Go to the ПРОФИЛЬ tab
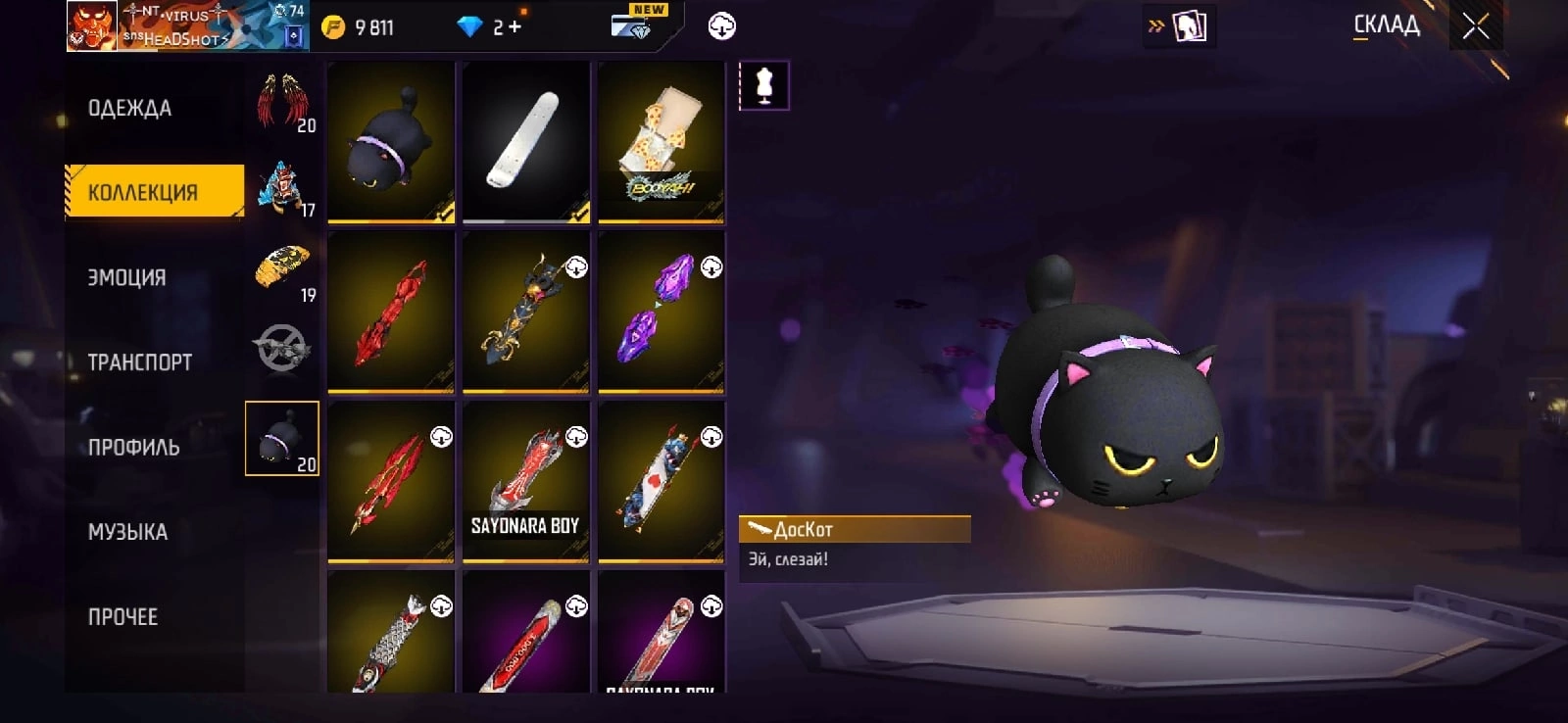This screenshot has height=723, width=1568. pyautogui.click(x=134, y=448)
